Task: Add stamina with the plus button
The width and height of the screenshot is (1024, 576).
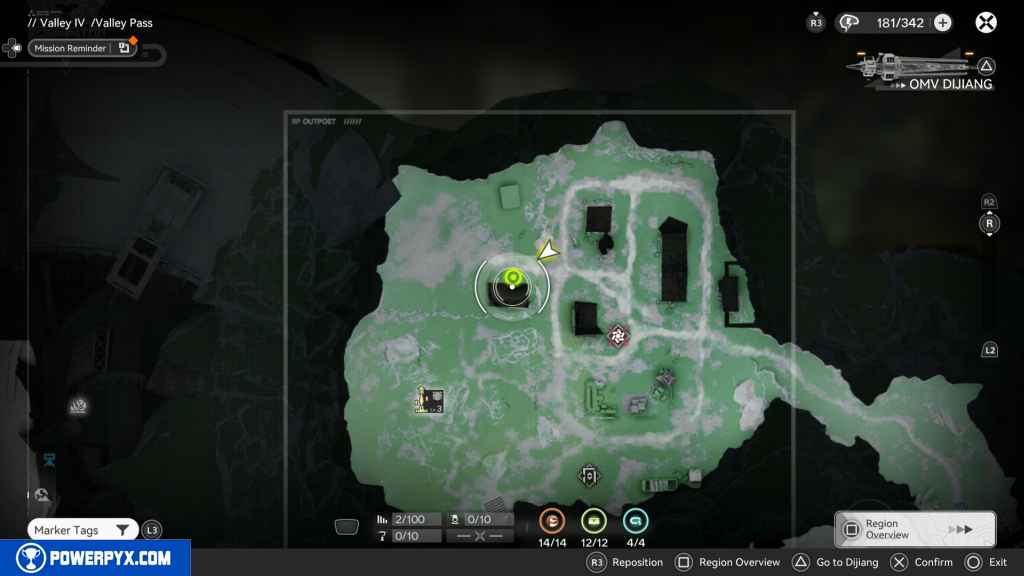Action: (942, 23)
